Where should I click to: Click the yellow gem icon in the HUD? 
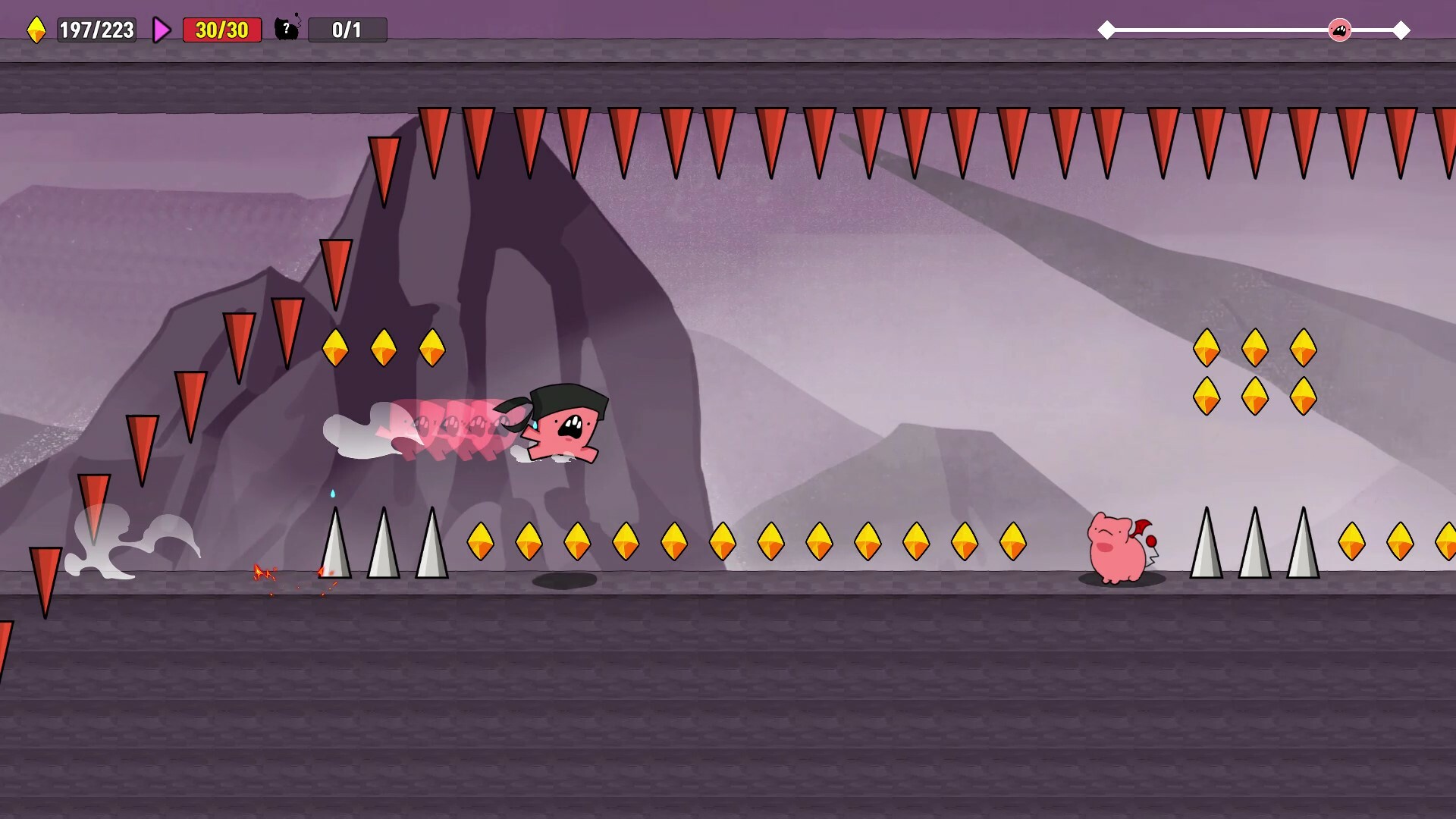pos(38,30)
